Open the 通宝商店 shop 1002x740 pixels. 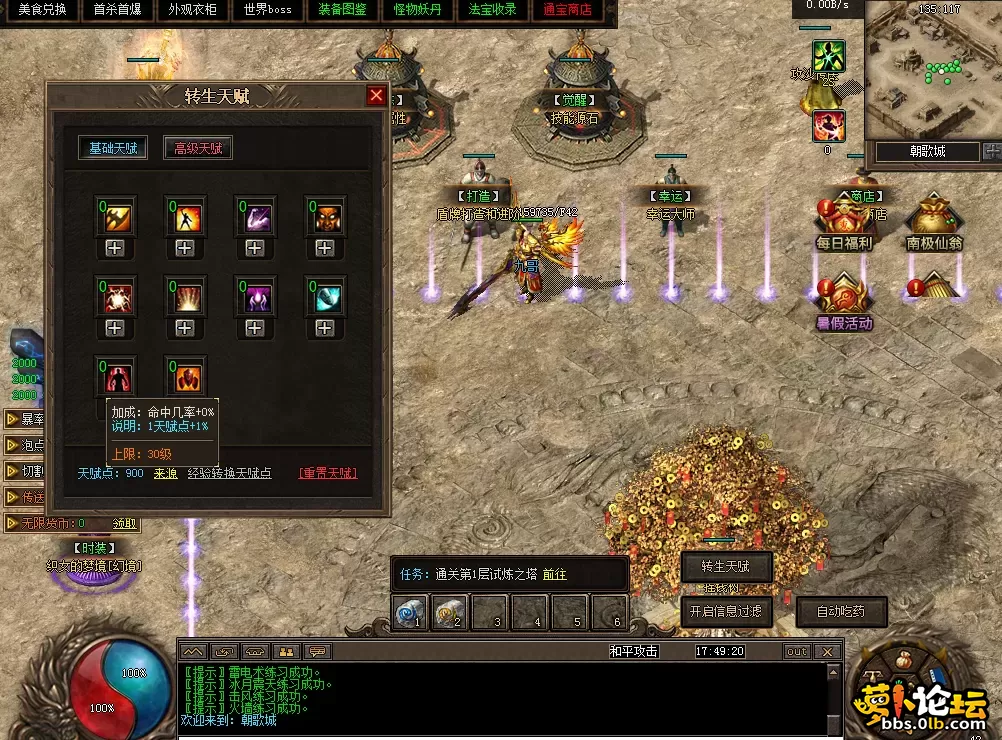[x=567, y=10]
